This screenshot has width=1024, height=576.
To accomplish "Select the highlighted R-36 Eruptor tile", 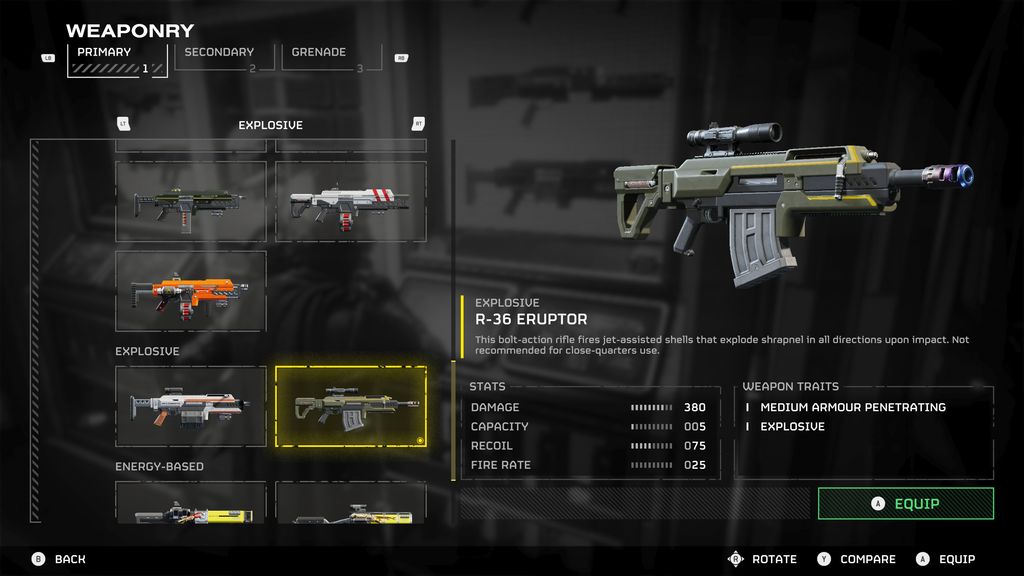I will coord(351,407).
